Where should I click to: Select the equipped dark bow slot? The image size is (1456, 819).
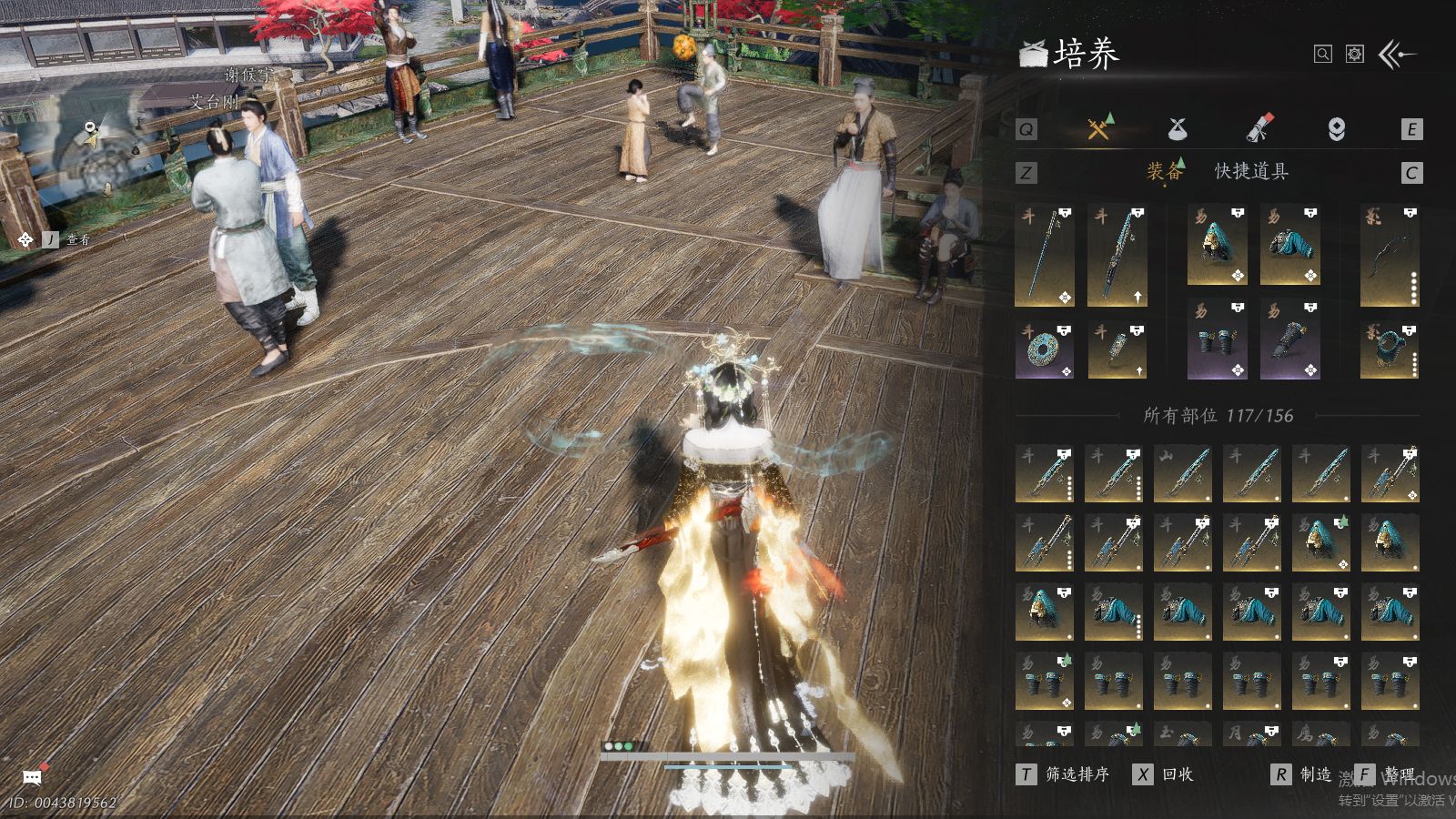(x=1390, y=256)
